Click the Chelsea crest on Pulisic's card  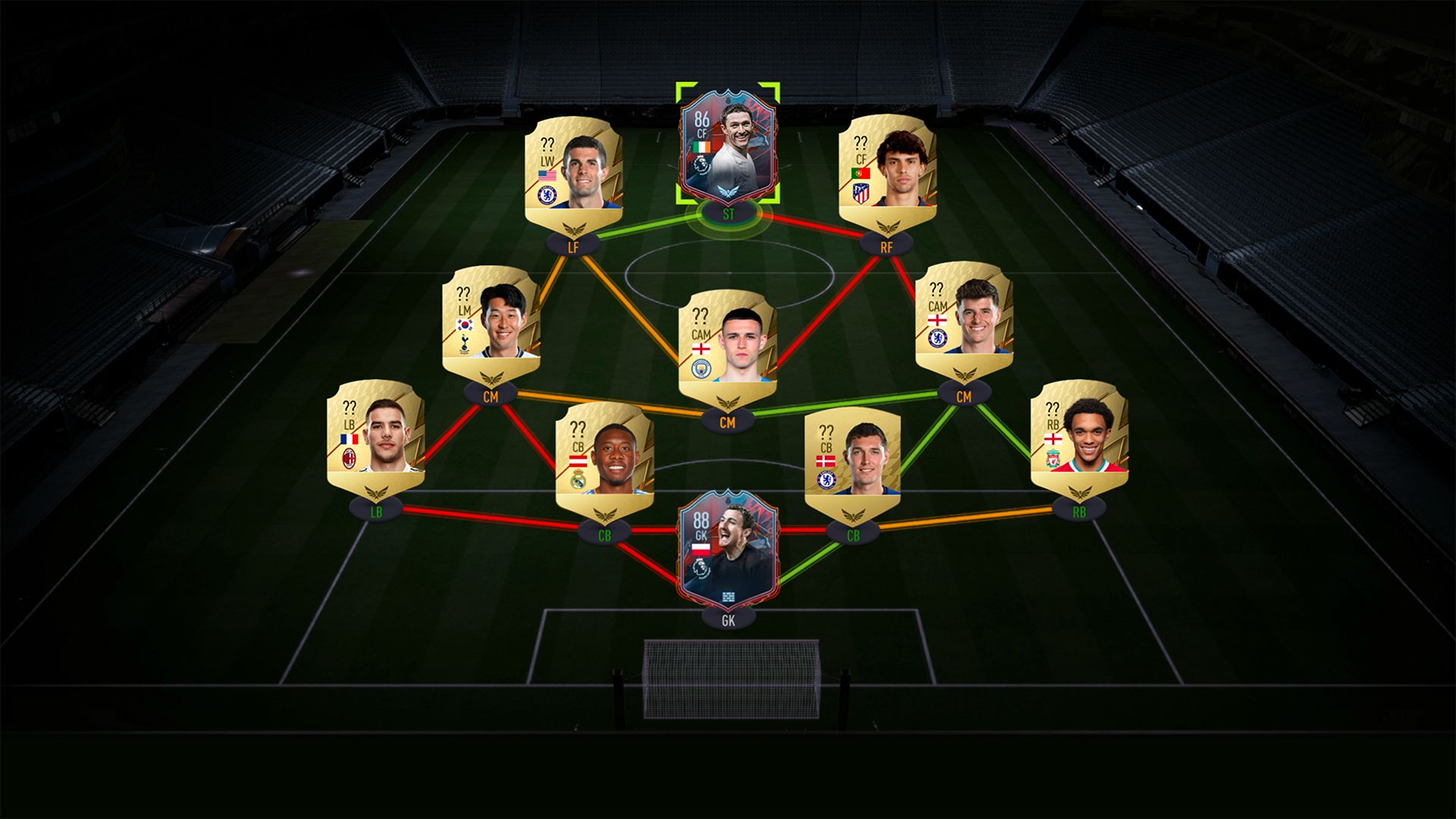point(547,196)
